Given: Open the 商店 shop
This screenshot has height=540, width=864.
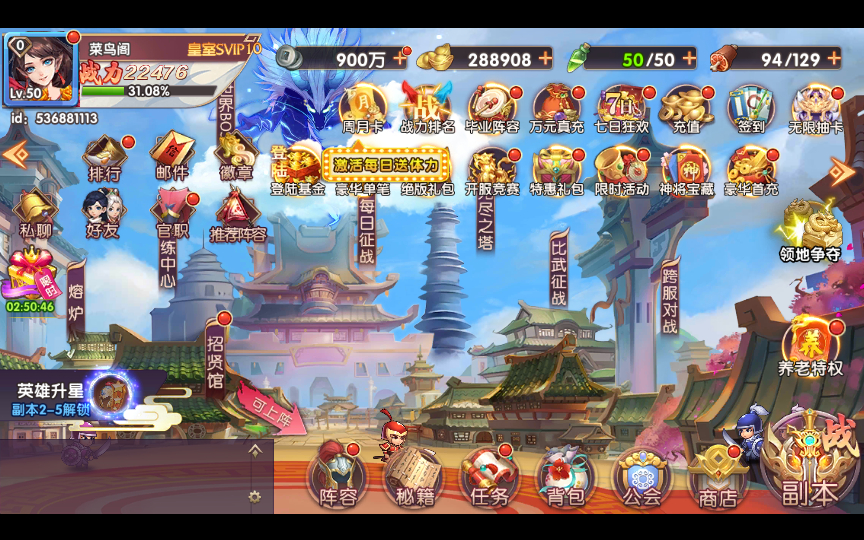Looking at the screenshot, I should [x=717, y=474].
